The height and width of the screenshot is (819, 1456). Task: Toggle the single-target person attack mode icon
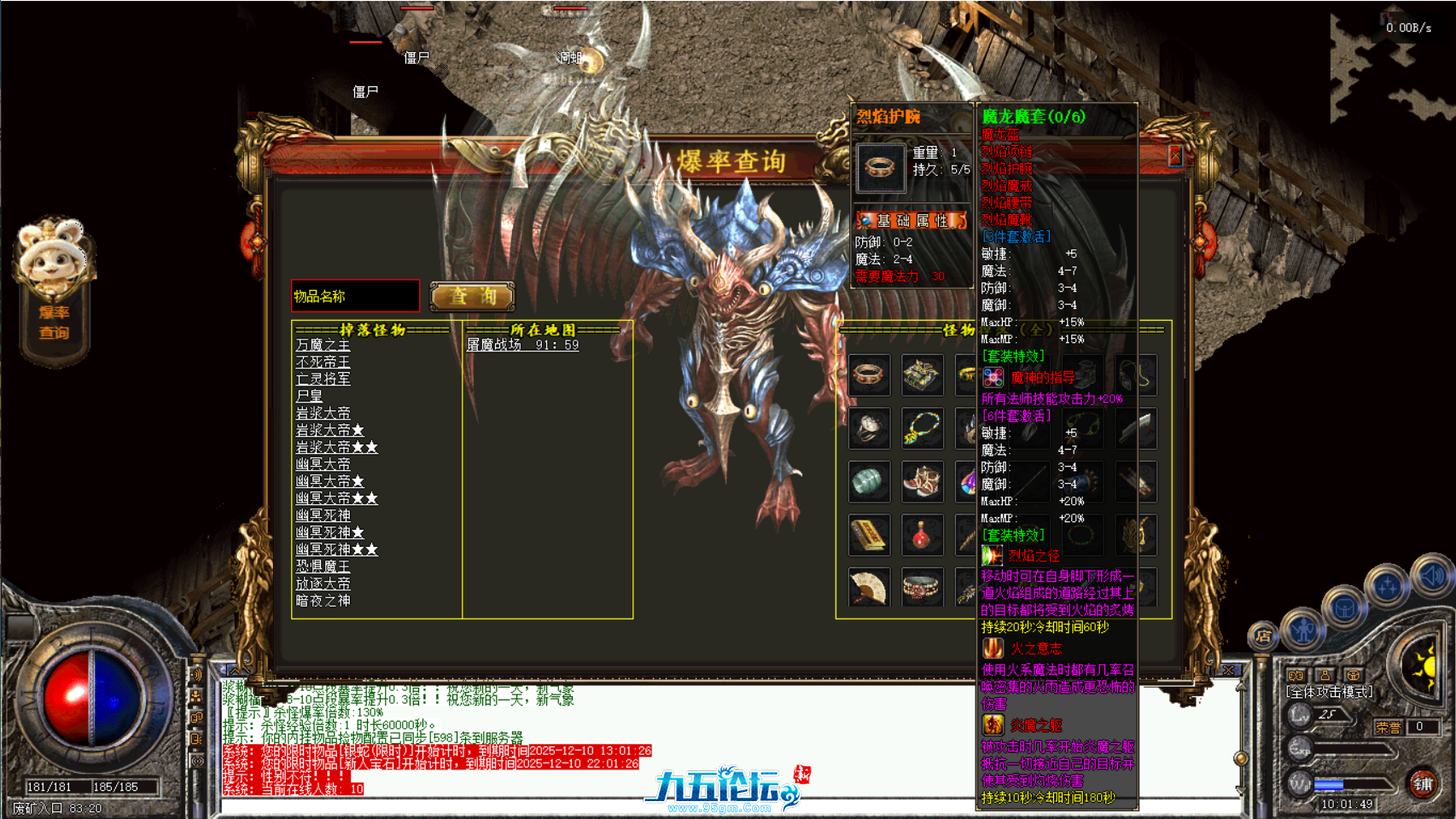(1325, 676)
